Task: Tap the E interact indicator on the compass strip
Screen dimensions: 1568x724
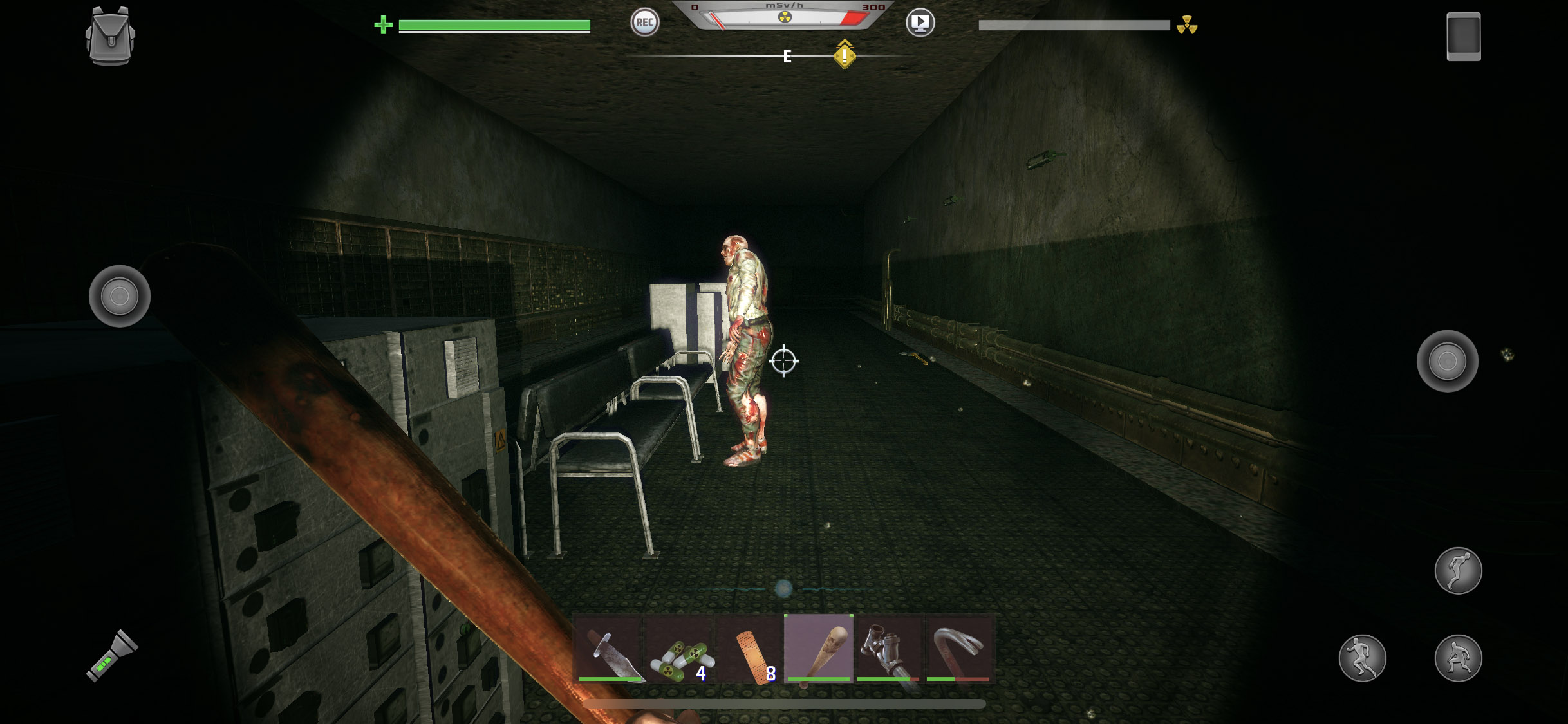Action: click(787, 57)
